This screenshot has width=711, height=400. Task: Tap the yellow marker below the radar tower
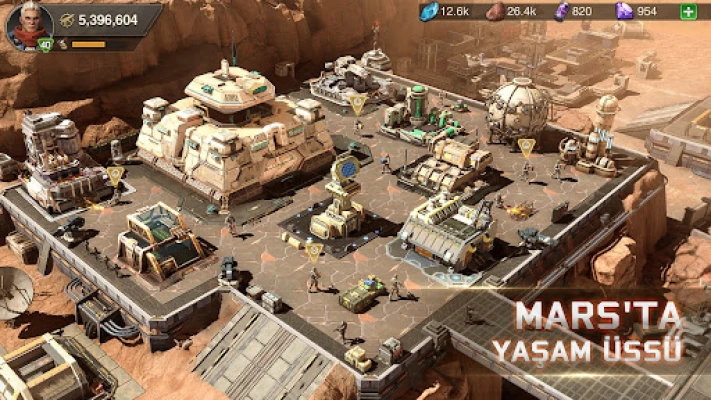(313, 251)
